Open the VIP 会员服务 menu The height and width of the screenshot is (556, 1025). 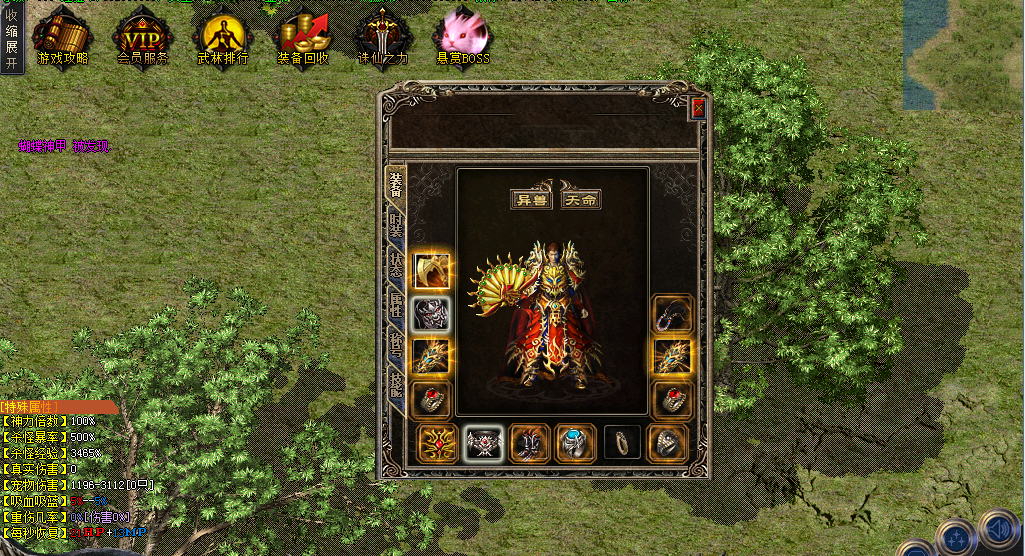[142, 38]
